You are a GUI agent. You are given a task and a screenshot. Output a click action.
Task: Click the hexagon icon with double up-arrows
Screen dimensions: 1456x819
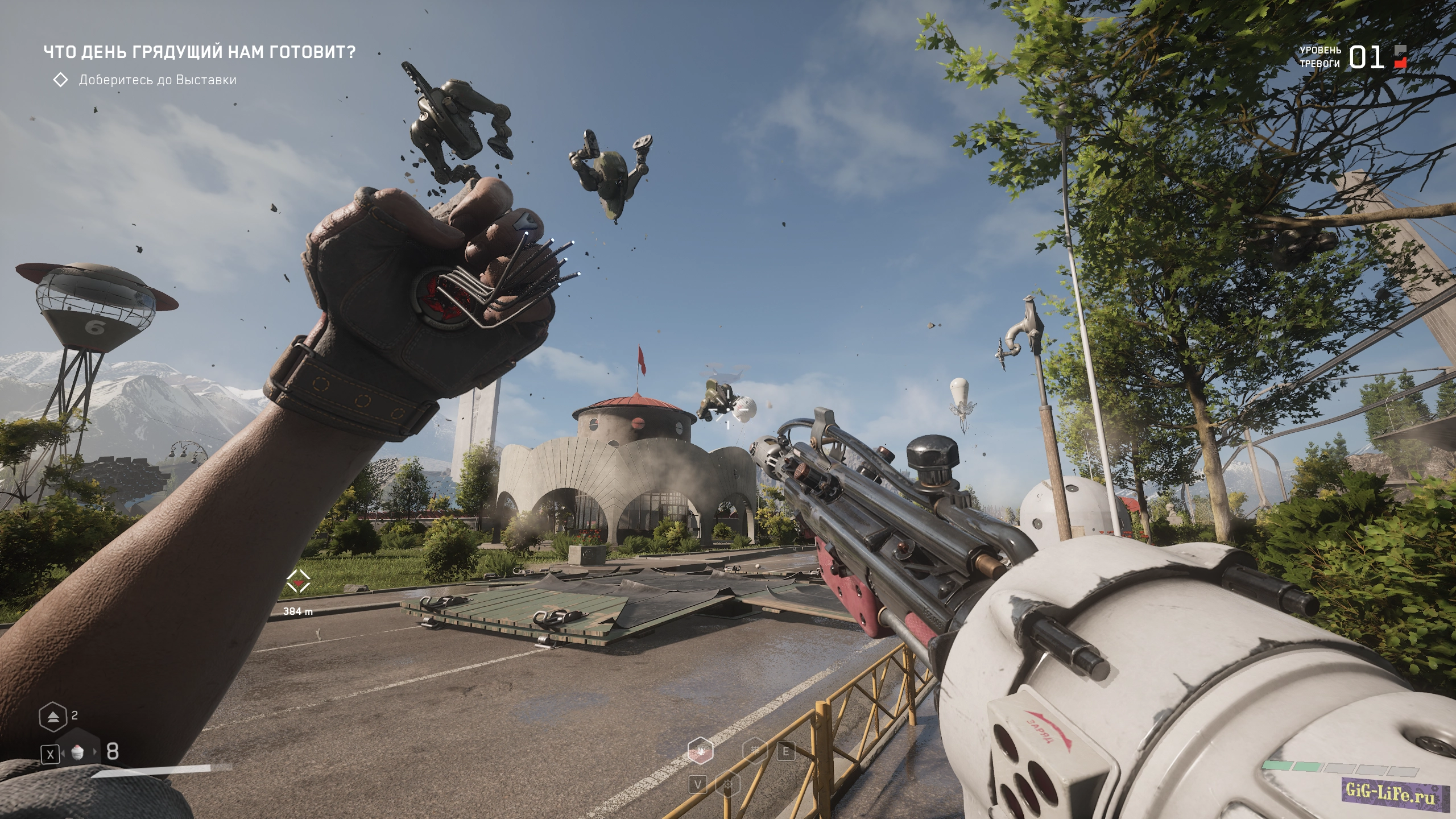pos(52,717)
